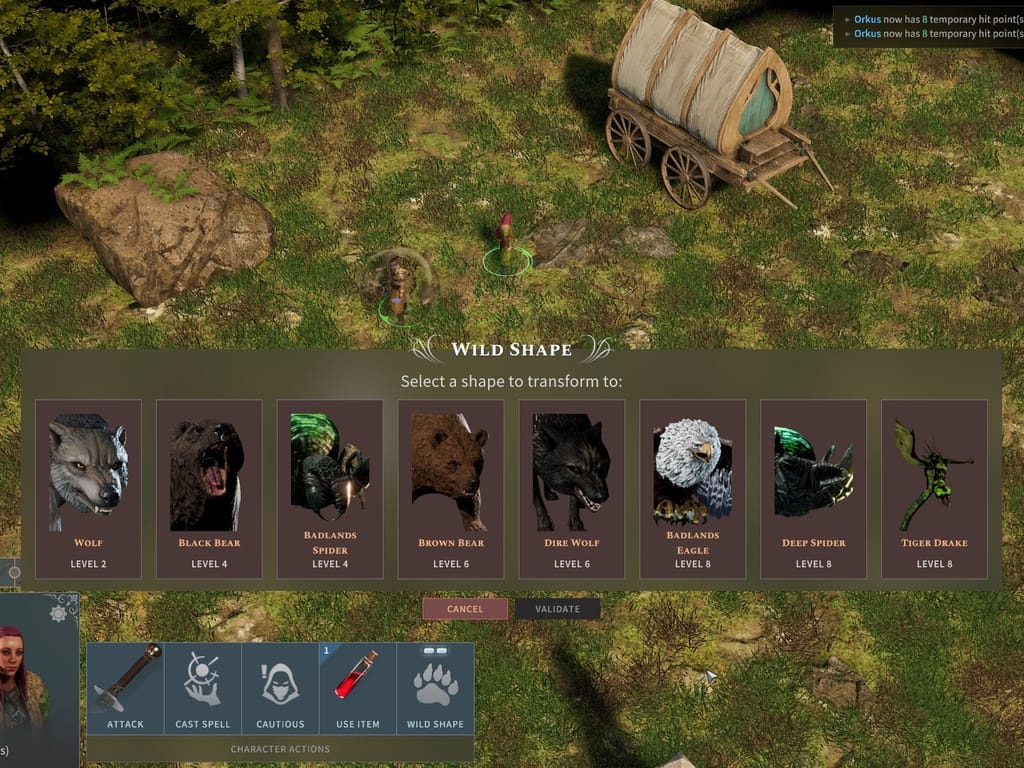The height and width of the screenshot is (768, 1024).
Task: Pick the Deep Spider form
Action: pos(813,488)
